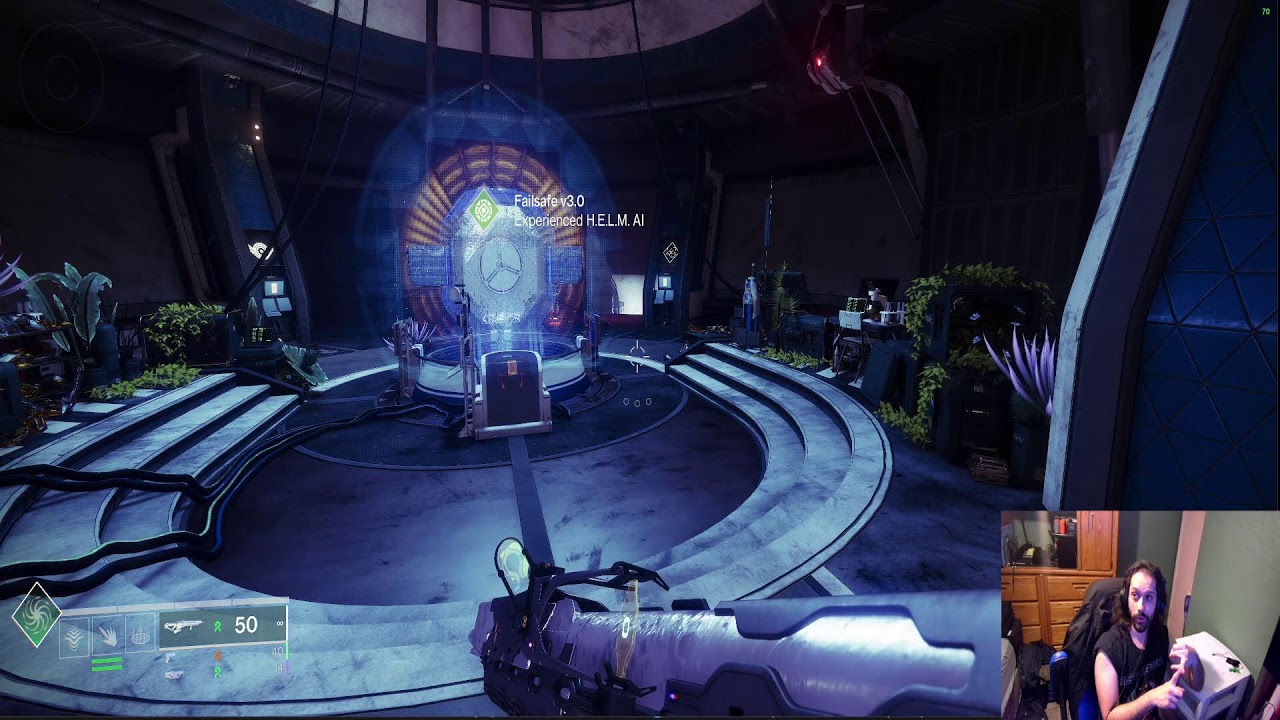Select the small white diamond vendor marker
The height and width of the screenshot is (720, 1280).
coord(670,253)
